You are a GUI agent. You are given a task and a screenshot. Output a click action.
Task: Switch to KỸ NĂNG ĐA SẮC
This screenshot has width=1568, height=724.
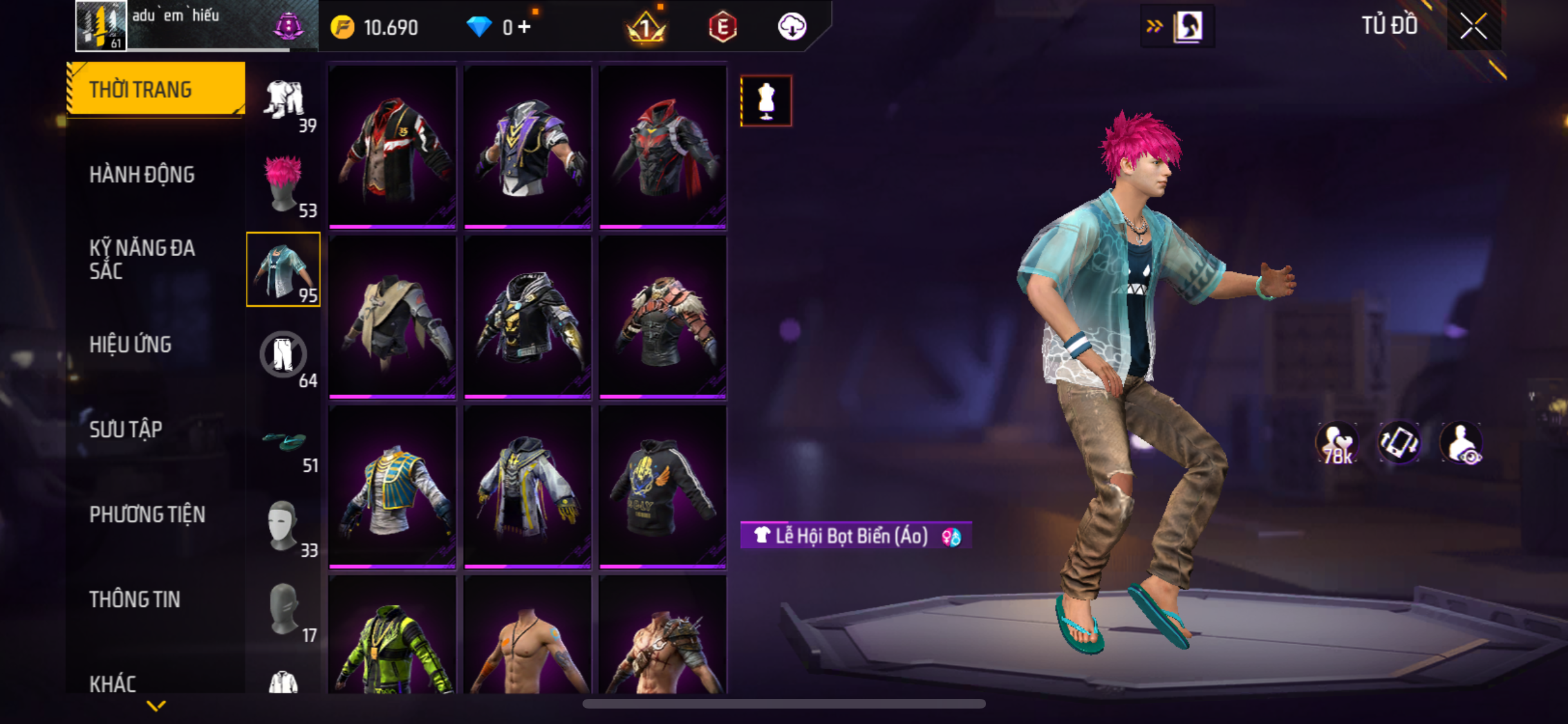142,259
